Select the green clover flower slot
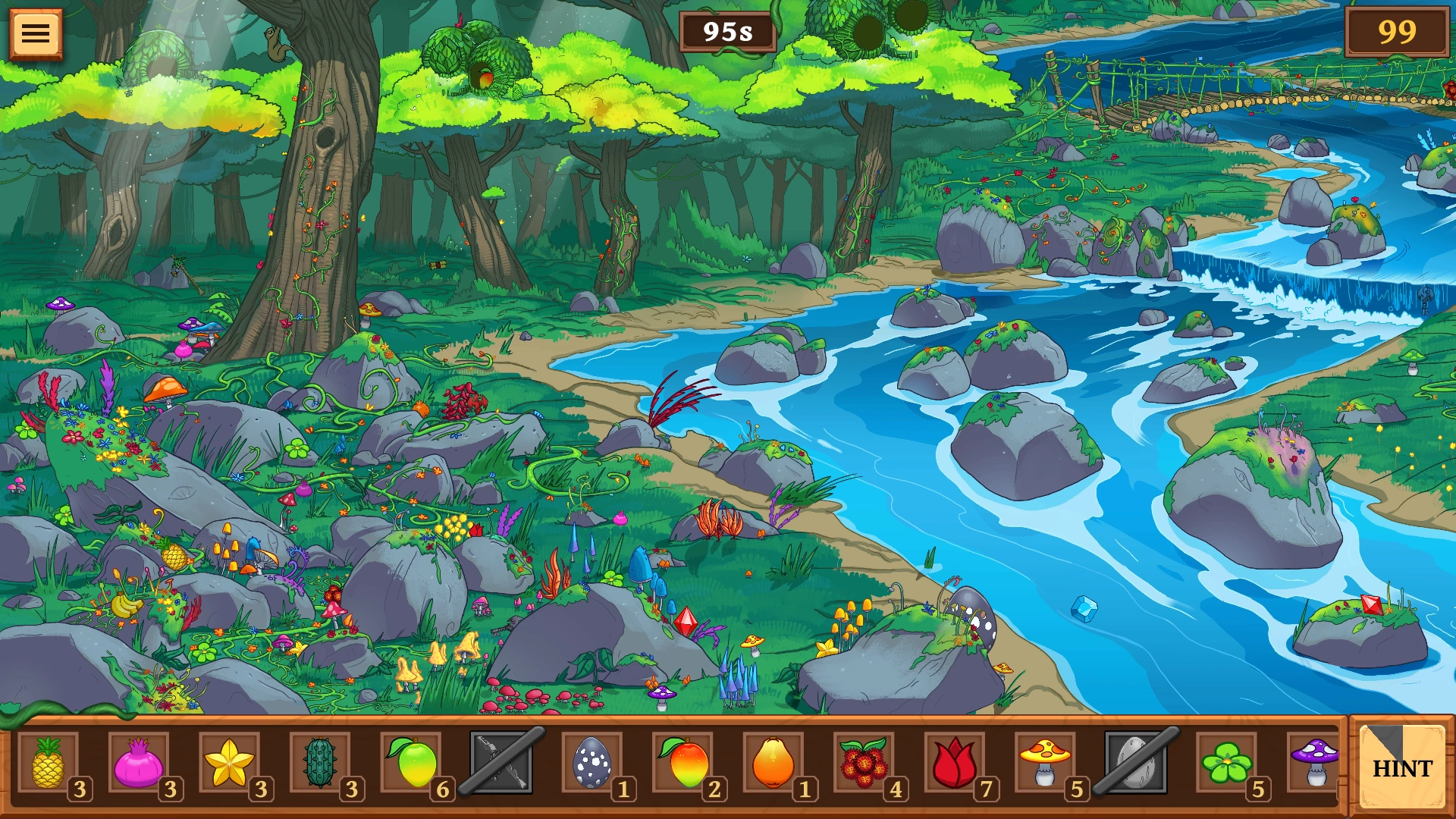 (x=1227, y=763)
